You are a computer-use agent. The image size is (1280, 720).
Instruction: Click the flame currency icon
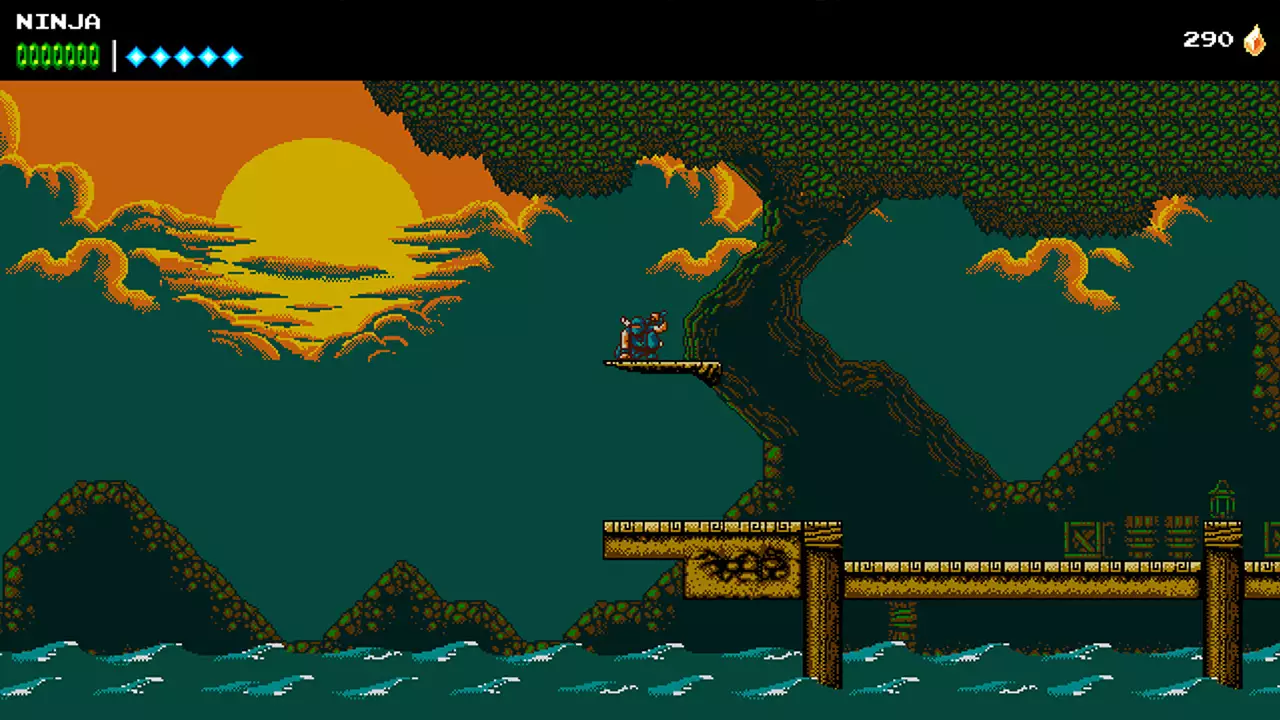1254,40
